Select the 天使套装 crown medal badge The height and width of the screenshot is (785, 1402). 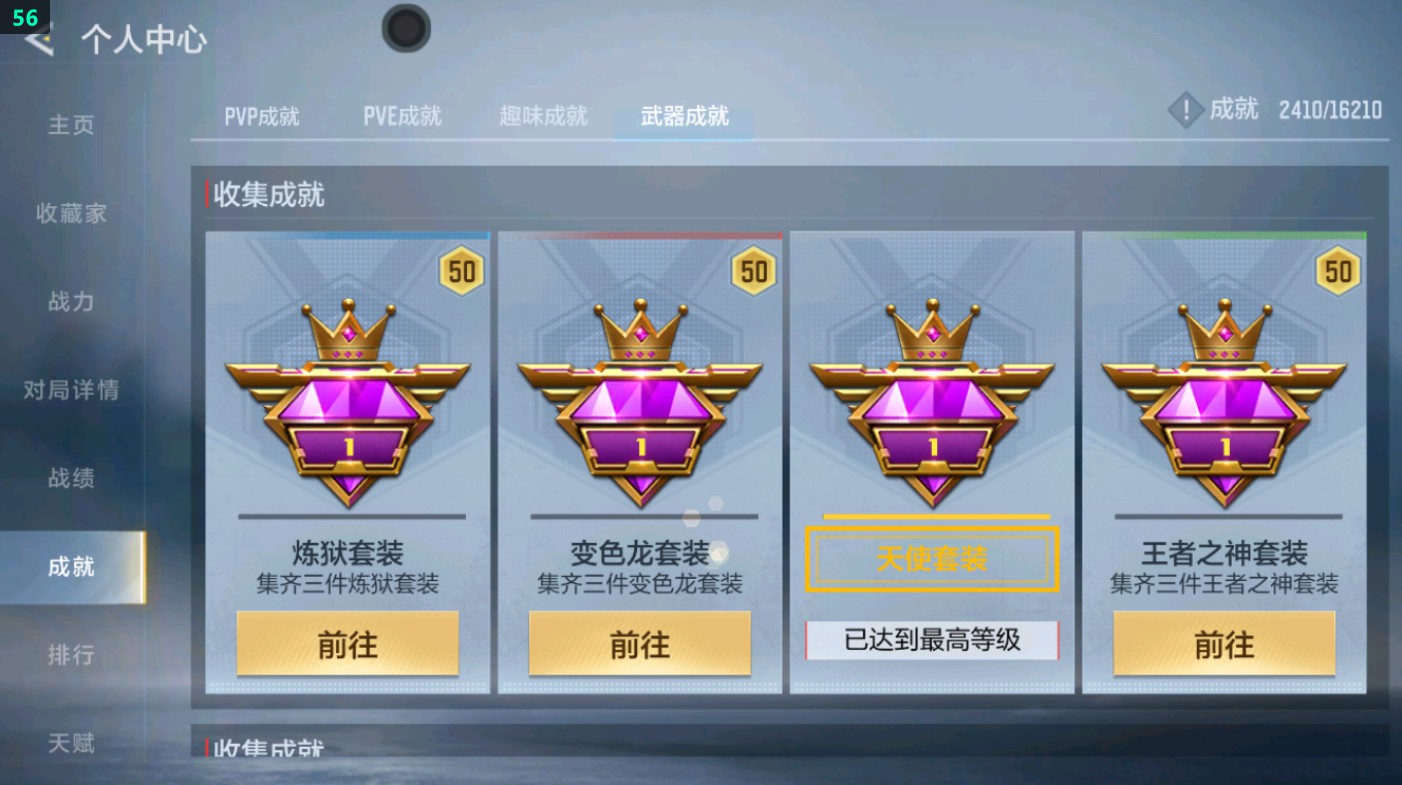click(x=931, y=400)
